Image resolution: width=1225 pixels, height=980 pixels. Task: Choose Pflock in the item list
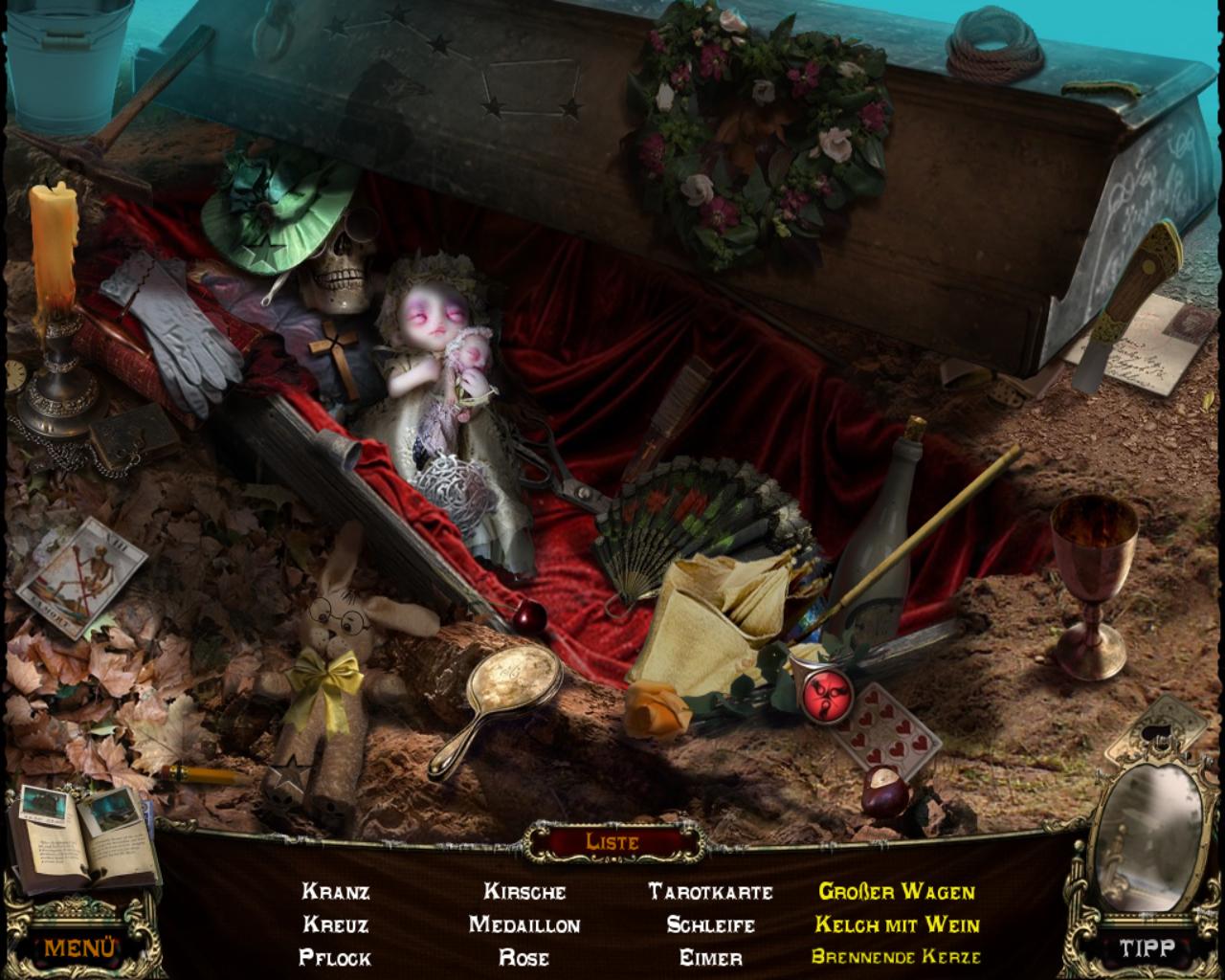tap(336, 957)
